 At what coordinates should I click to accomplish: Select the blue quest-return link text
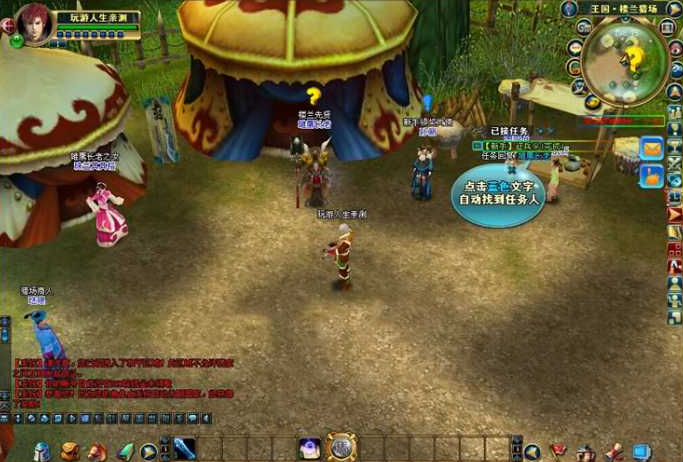(534, 156)
